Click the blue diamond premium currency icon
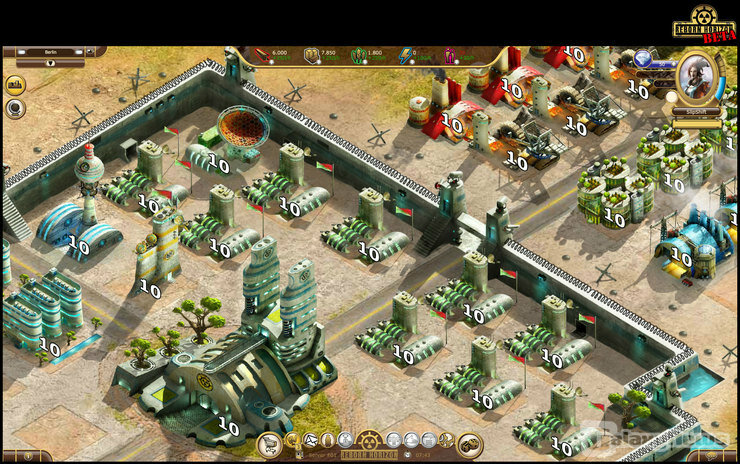The image size is (740, 464). 641,58
